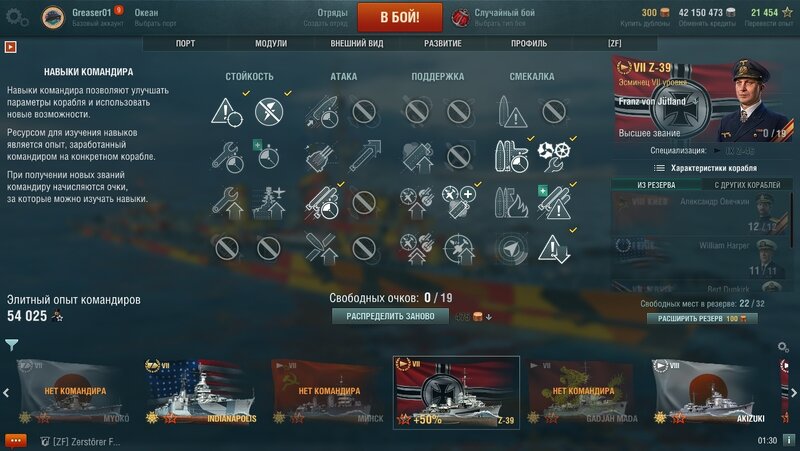
Task: Switch to the Развитие tab
Action: tap(442, 44)
